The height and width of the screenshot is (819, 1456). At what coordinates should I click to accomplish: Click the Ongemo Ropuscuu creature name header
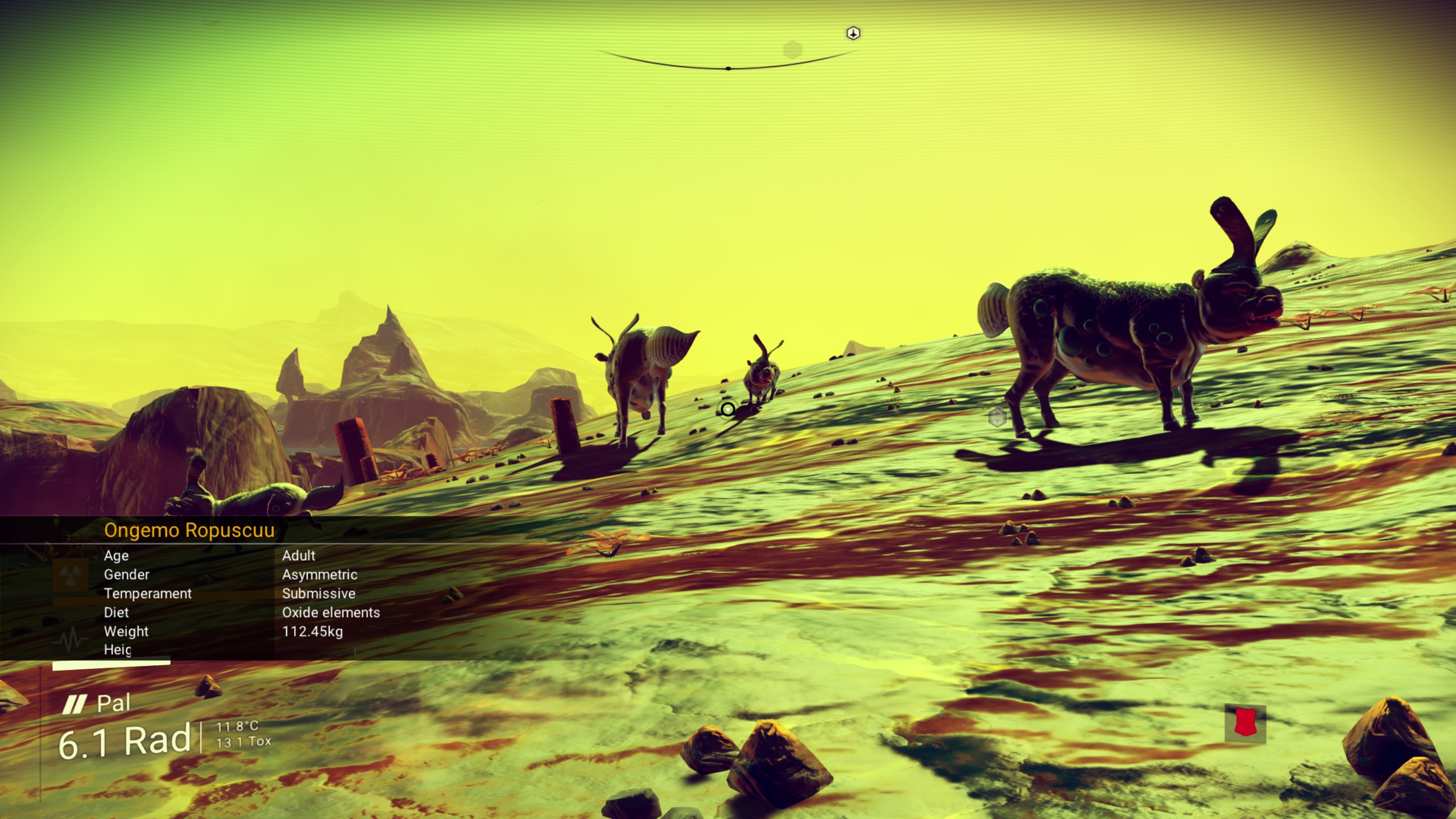tap(189, 530)
